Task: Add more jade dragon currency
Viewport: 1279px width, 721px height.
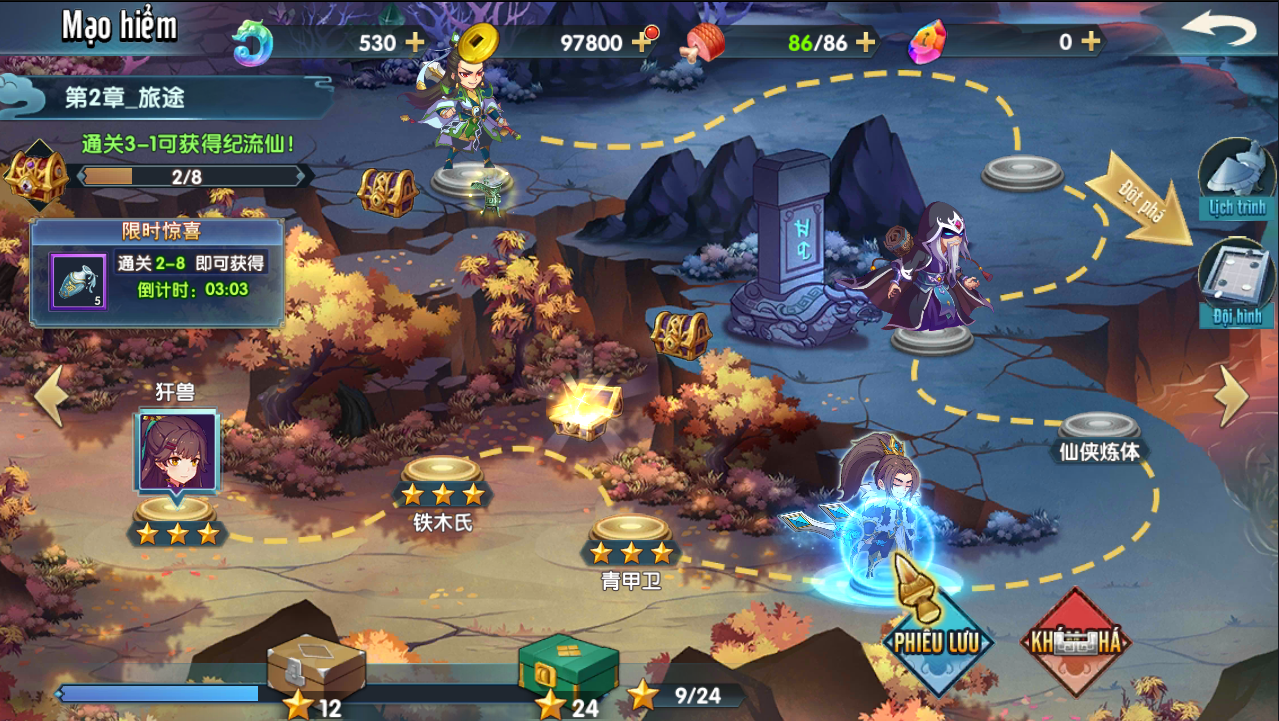Action: 413,42
